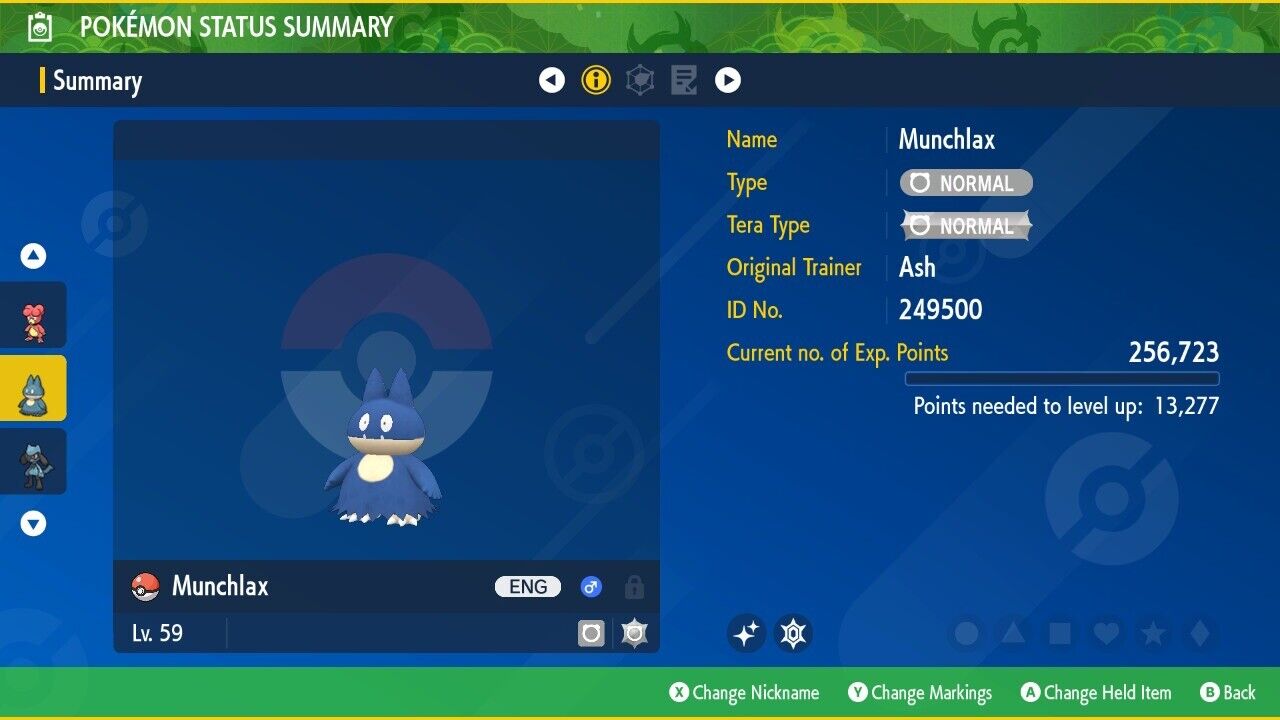Select the Magmortar party slot
Image resolution: width=1280 pixels, height=720 pixels.
click(x=34, y=315)
